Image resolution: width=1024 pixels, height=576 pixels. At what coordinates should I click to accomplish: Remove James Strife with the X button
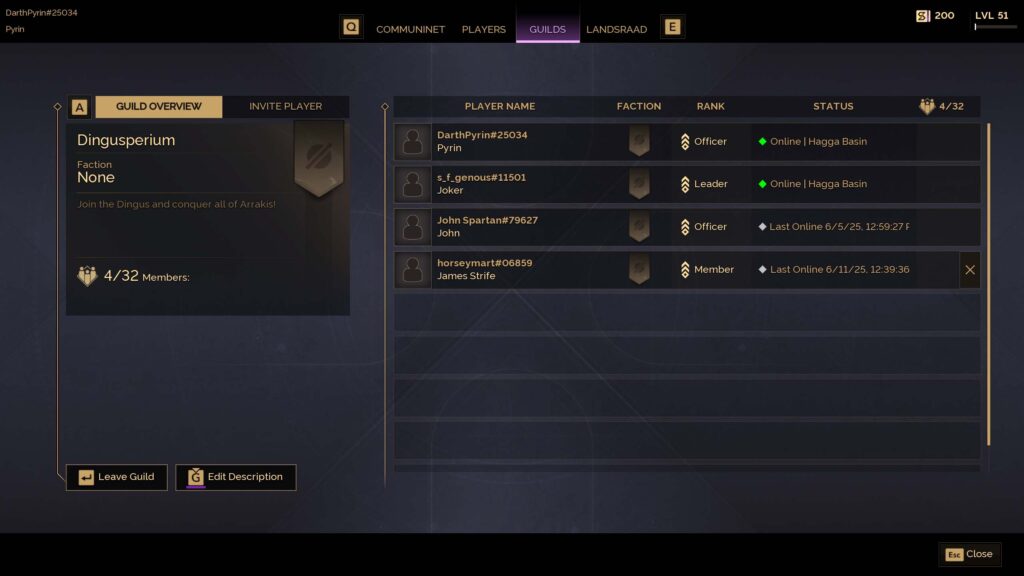coord(969,270)
